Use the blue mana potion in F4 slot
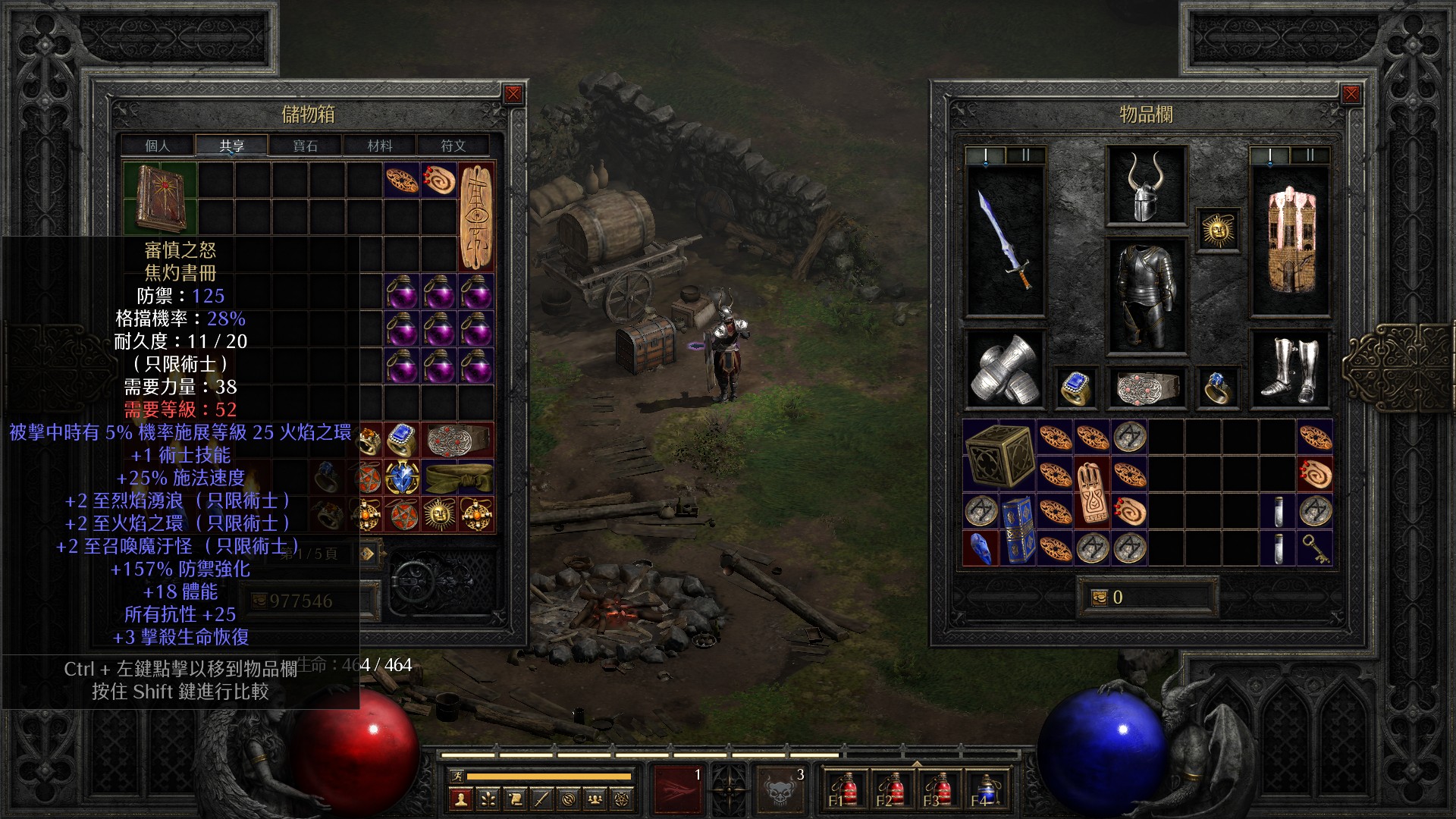The image size is (1456, 819). [984, 790]
